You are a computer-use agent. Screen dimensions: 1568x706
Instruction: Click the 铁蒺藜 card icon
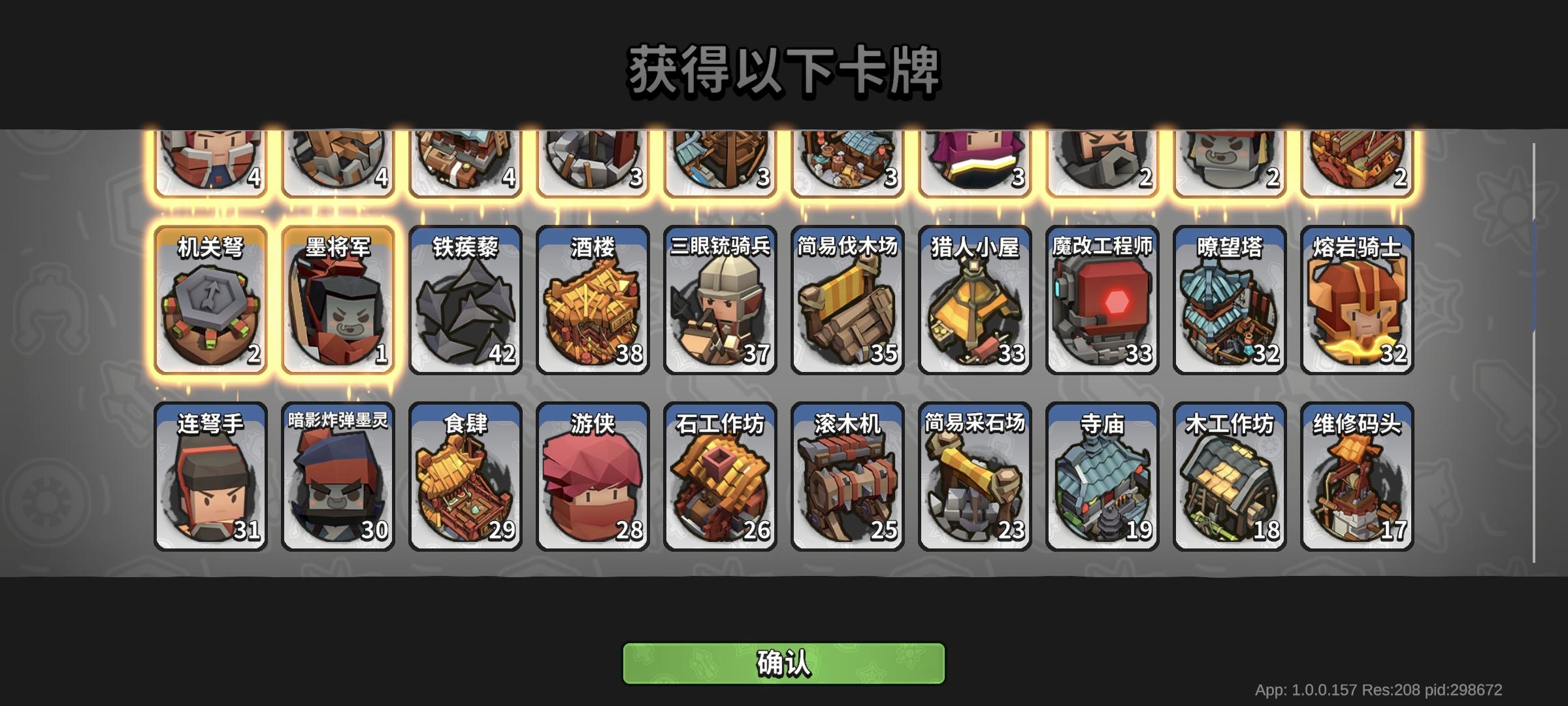(464, 297)
